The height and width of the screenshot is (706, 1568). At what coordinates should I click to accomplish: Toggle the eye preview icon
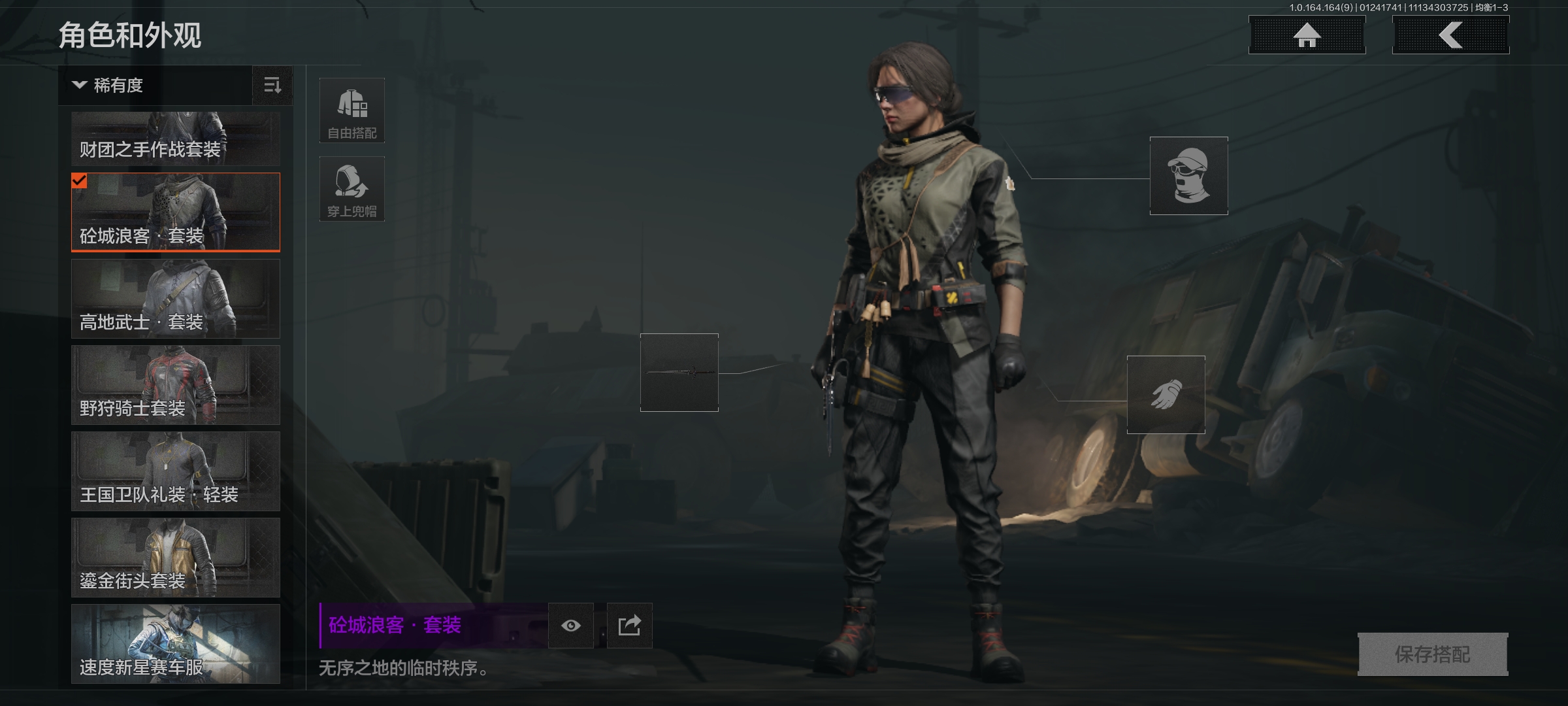pyautogui.click(x=570, y=626)
